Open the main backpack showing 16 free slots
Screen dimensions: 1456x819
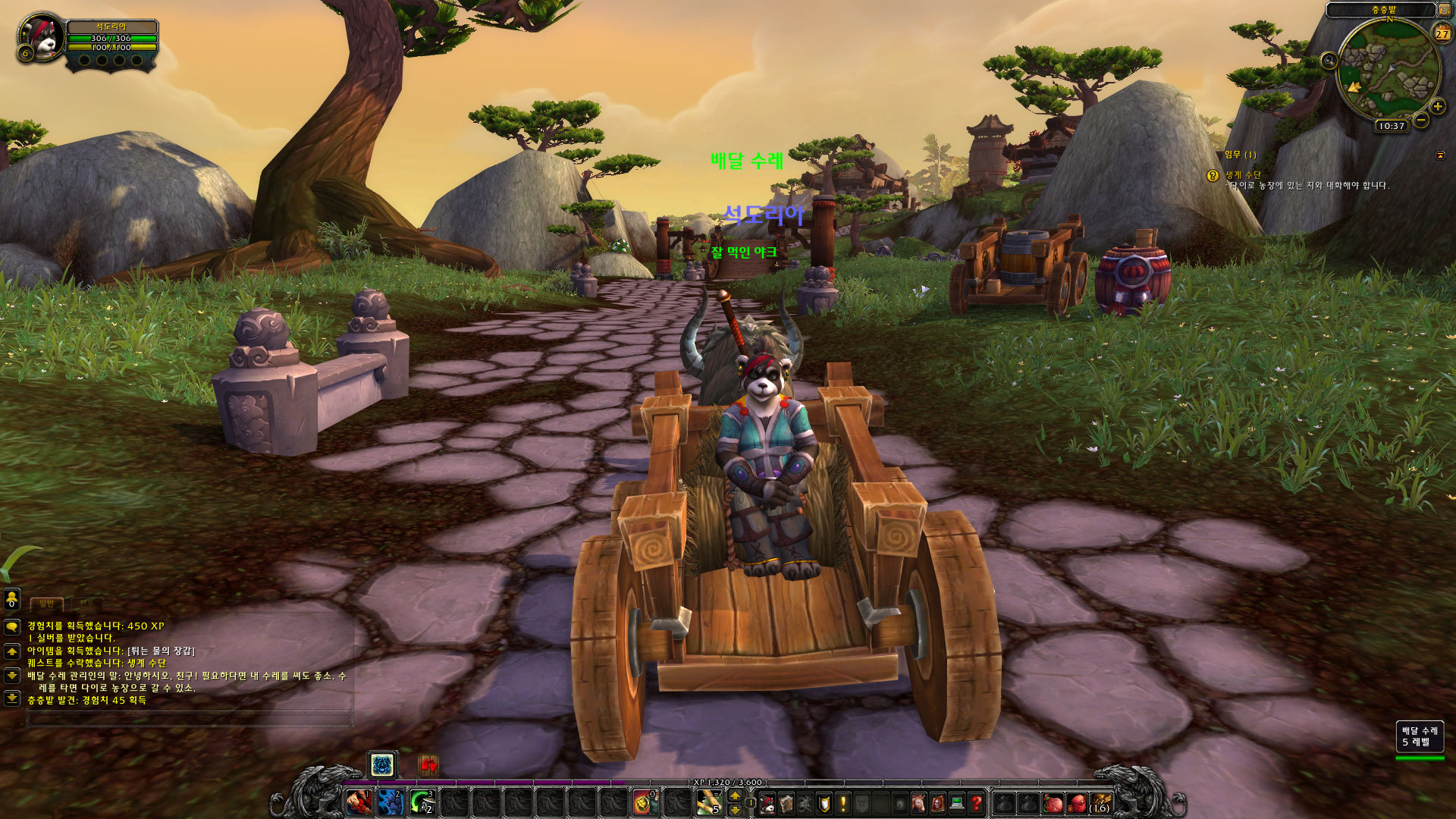(1100, 802)
